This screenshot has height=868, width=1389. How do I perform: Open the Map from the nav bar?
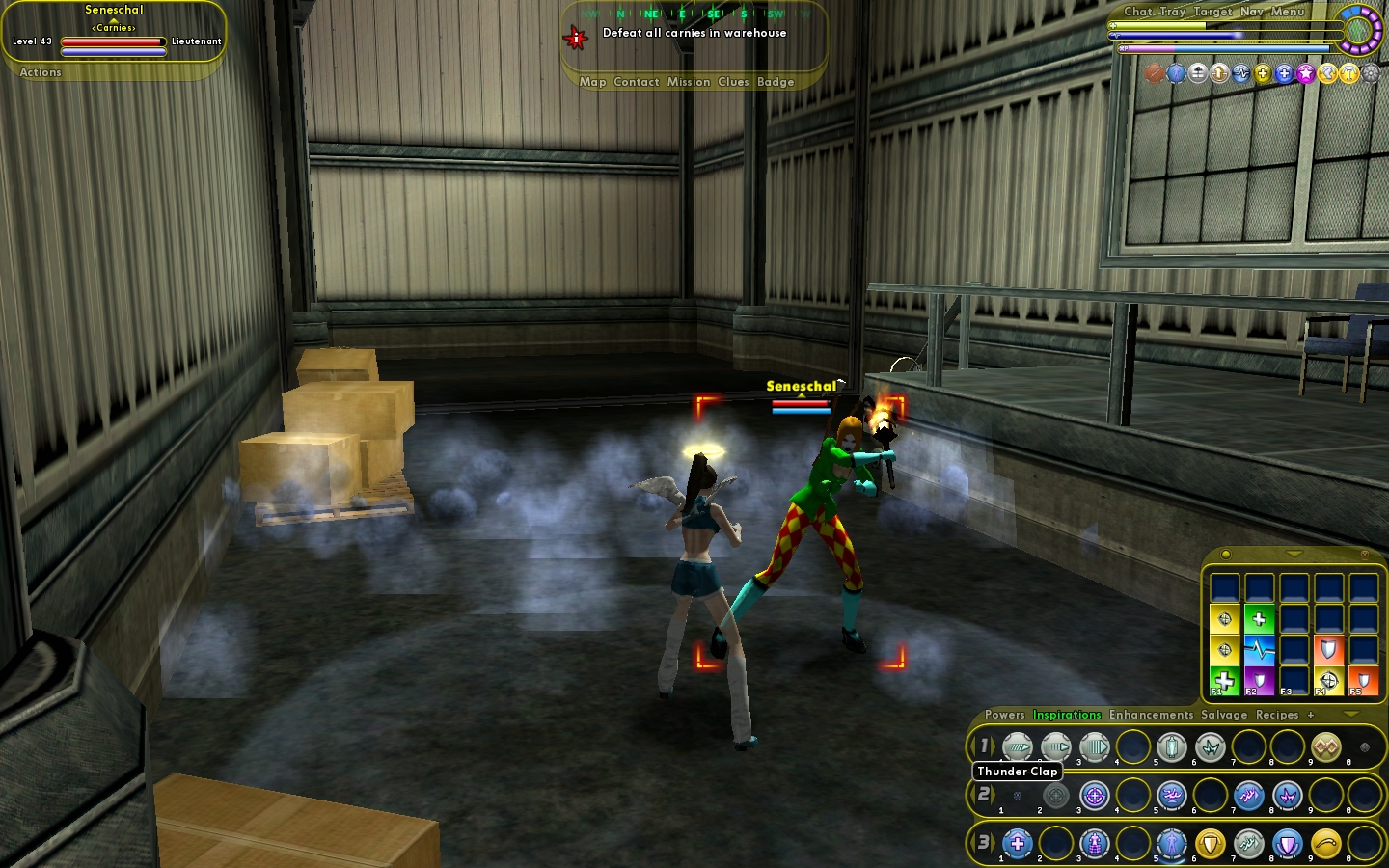tap(592, 82)
